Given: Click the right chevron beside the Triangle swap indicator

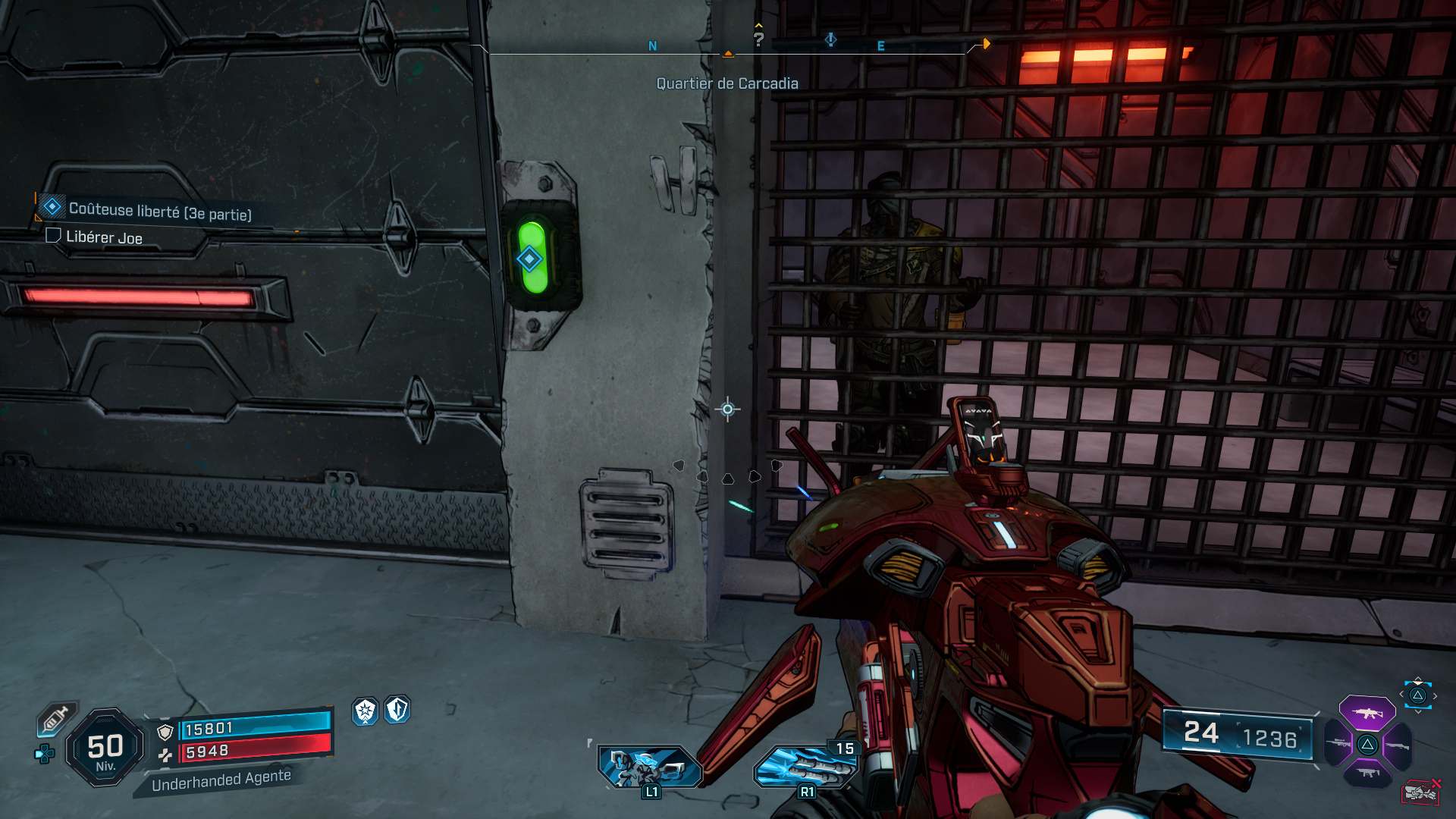Looking at the screenshot, I should [x=1435, y=695].
